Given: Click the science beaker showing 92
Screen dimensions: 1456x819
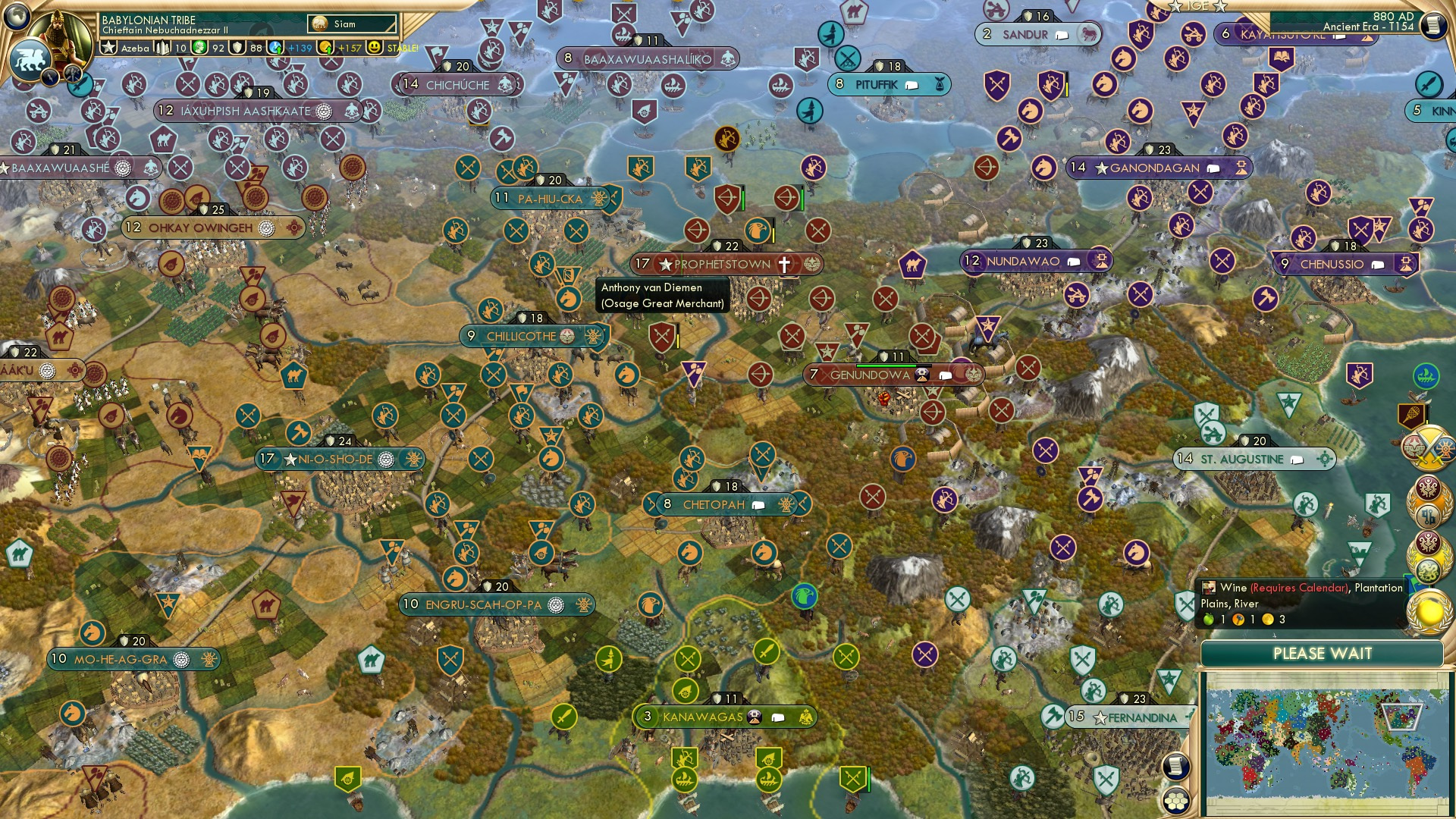Looking at the screenshot, I should coord(201,47).
